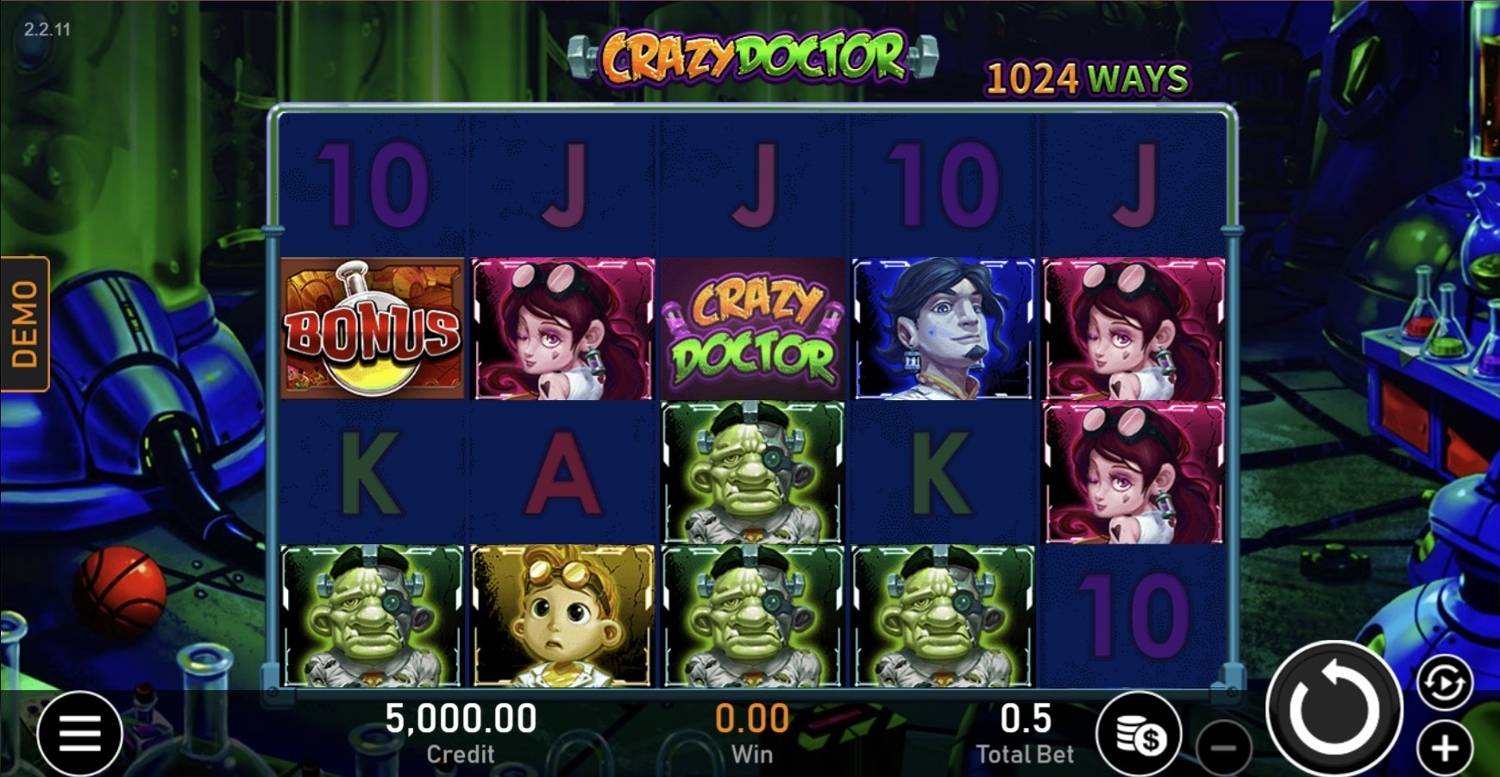Click the blue-haired doctor symbol on reel four
This screenshot has width=1500, height=777.
(940, 327)
